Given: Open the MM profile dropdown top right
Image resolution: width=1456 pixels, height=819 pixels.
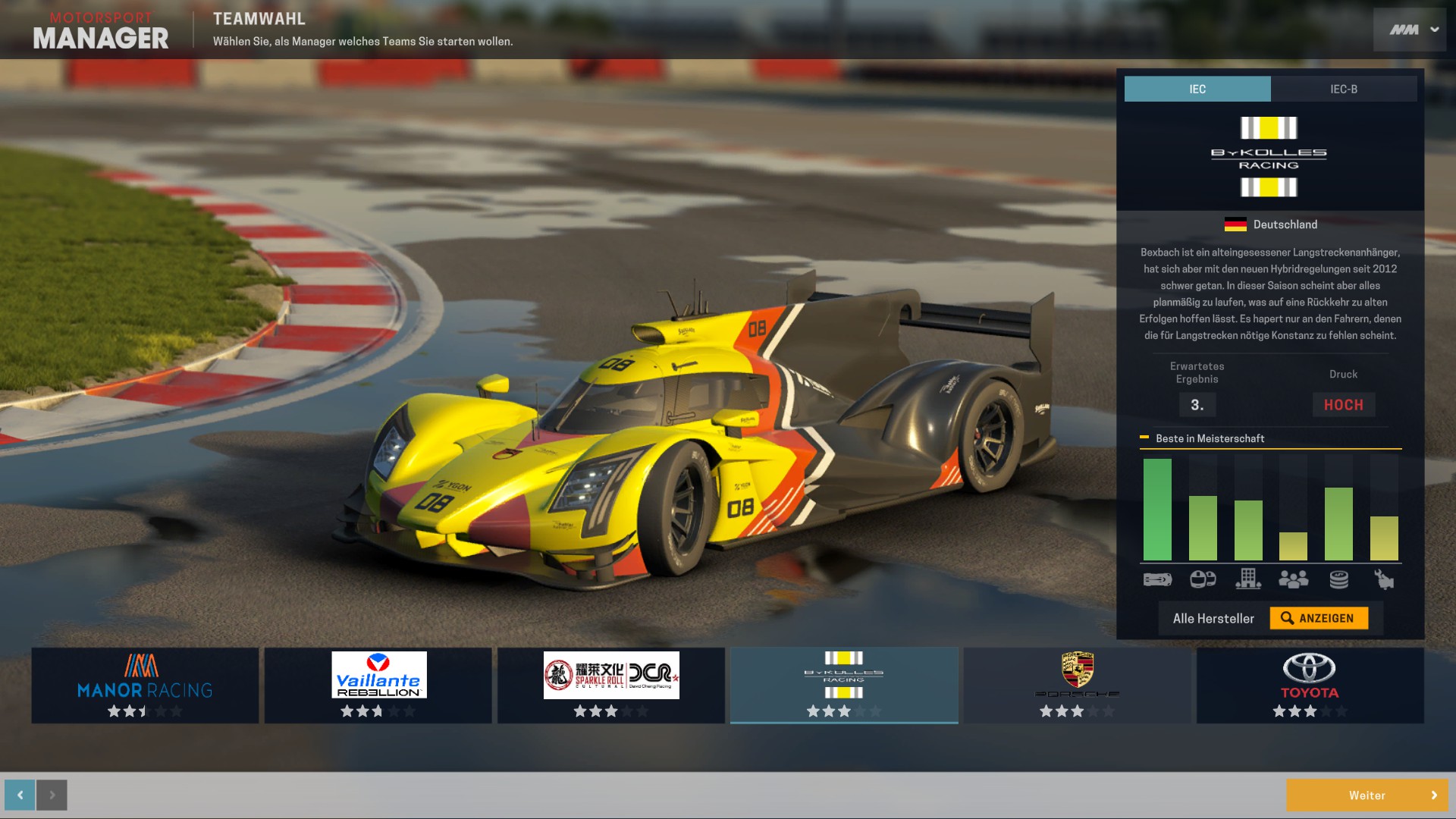Looking at the screenshot, I should point(1408,29).
